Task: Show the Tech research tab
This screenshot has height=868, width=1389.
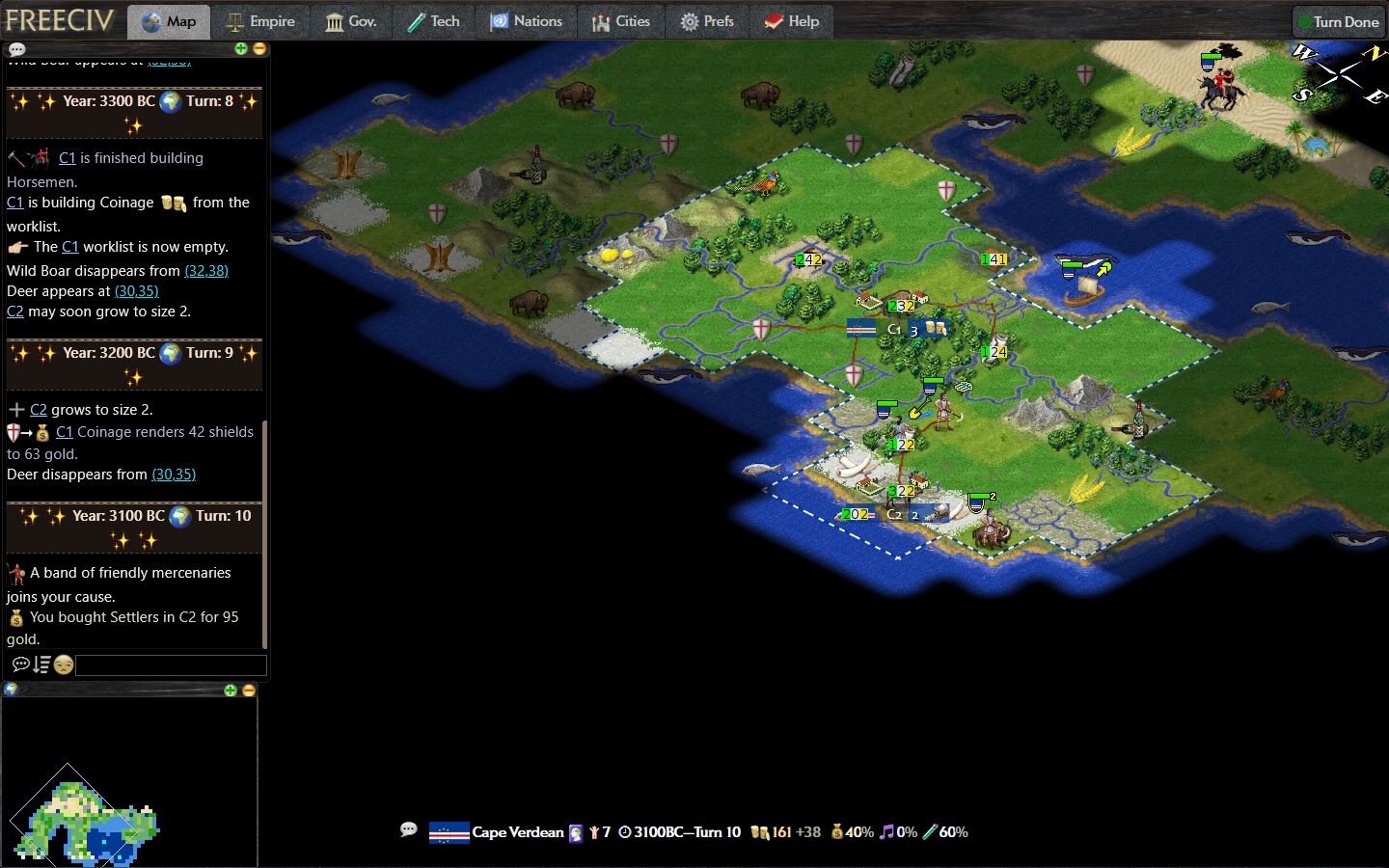Action: [x=433, y=21]
